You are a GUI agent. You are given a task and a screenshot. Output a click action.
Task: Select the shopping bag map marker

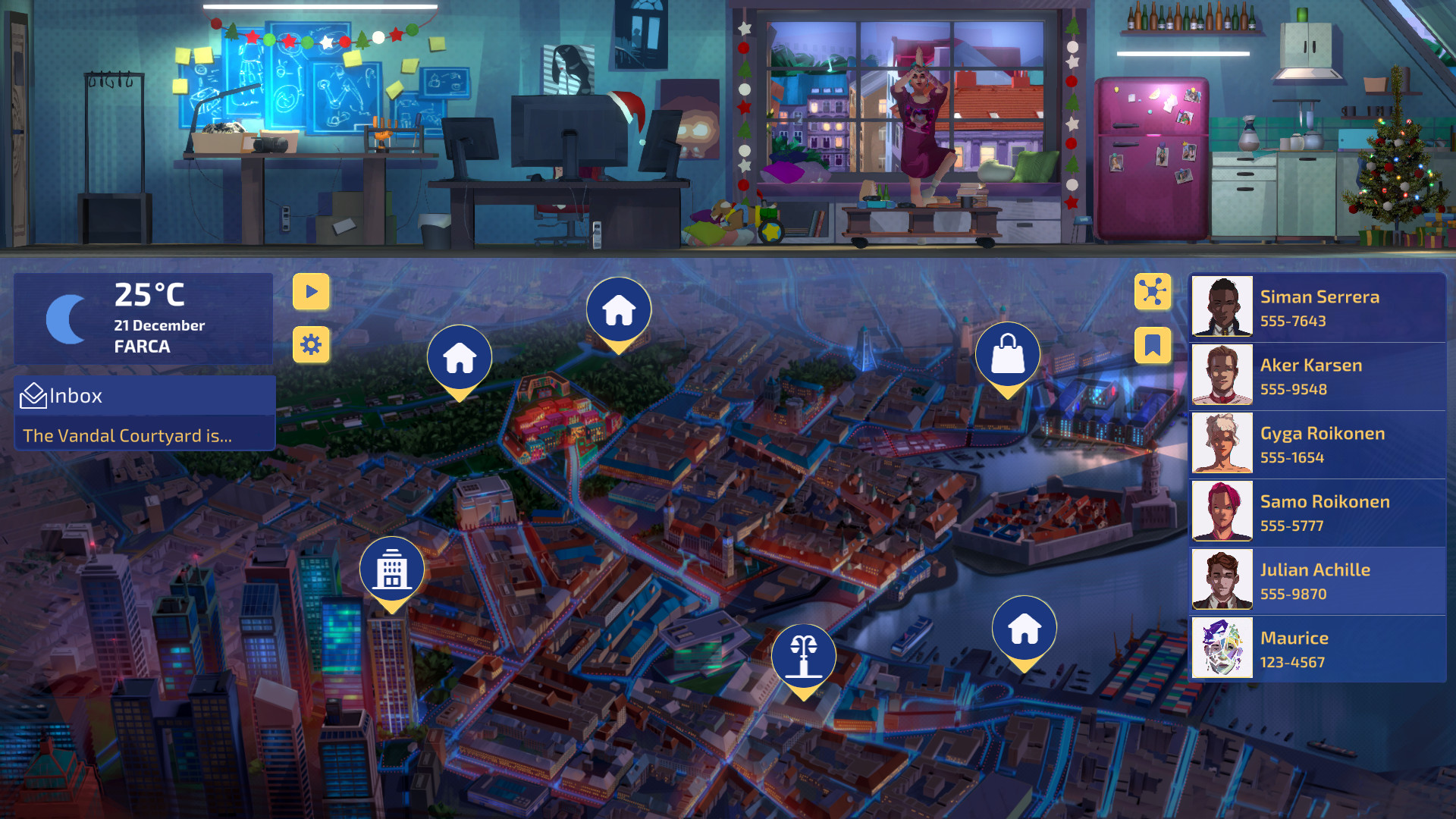1009,355
